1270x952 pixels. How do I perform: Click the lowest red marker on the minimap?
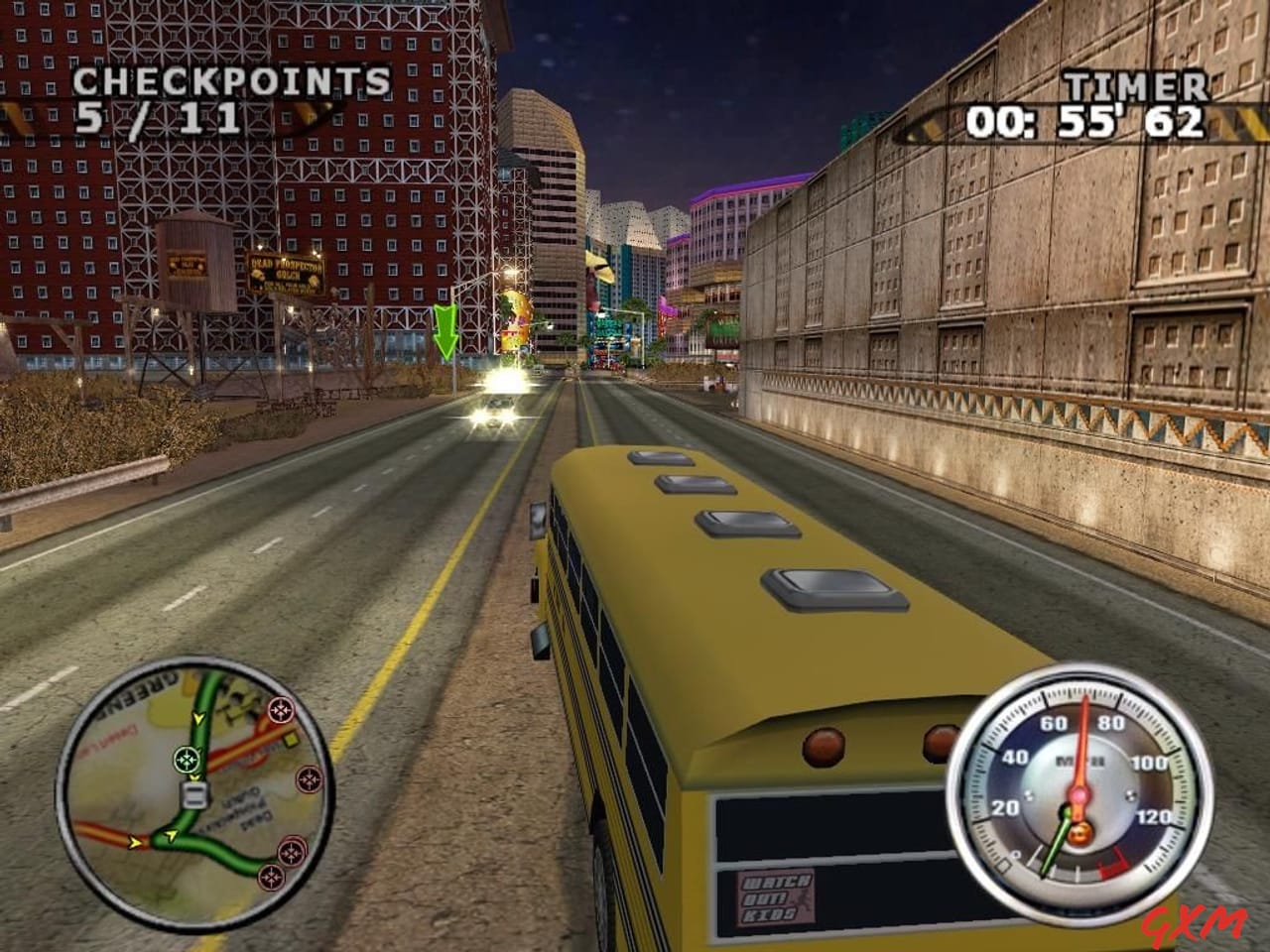pyautogui.click(x=271, y=877)
